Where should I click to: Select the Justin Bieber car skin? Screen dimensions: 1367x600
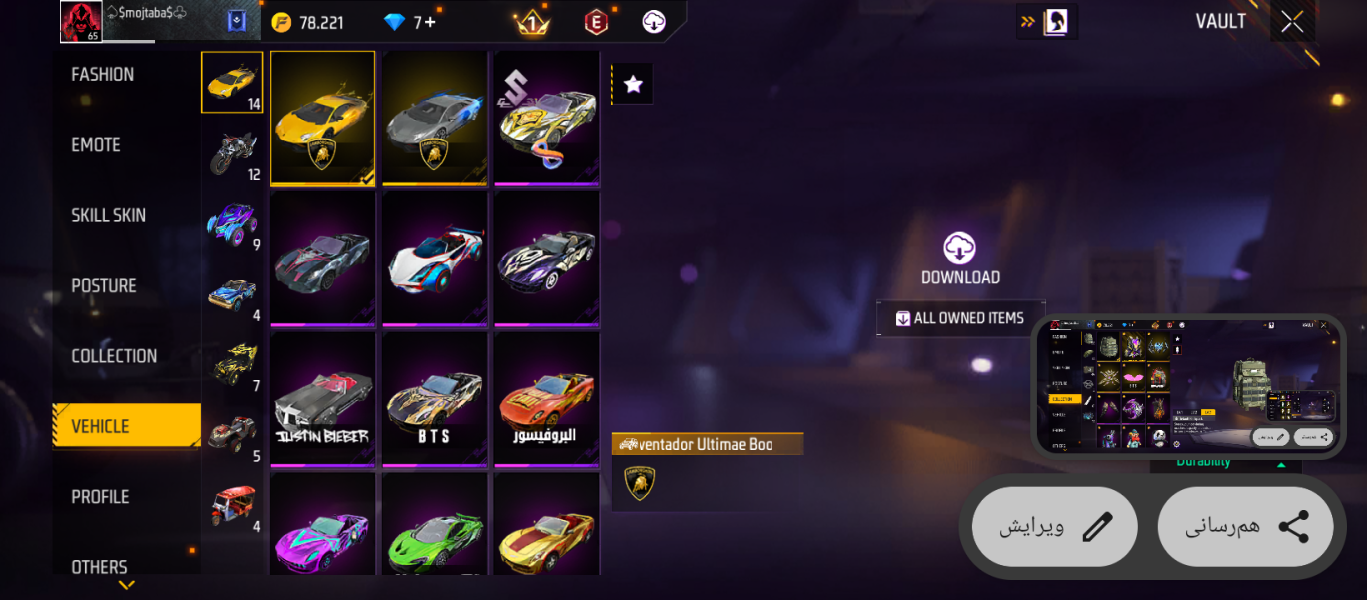pos(322,400)
